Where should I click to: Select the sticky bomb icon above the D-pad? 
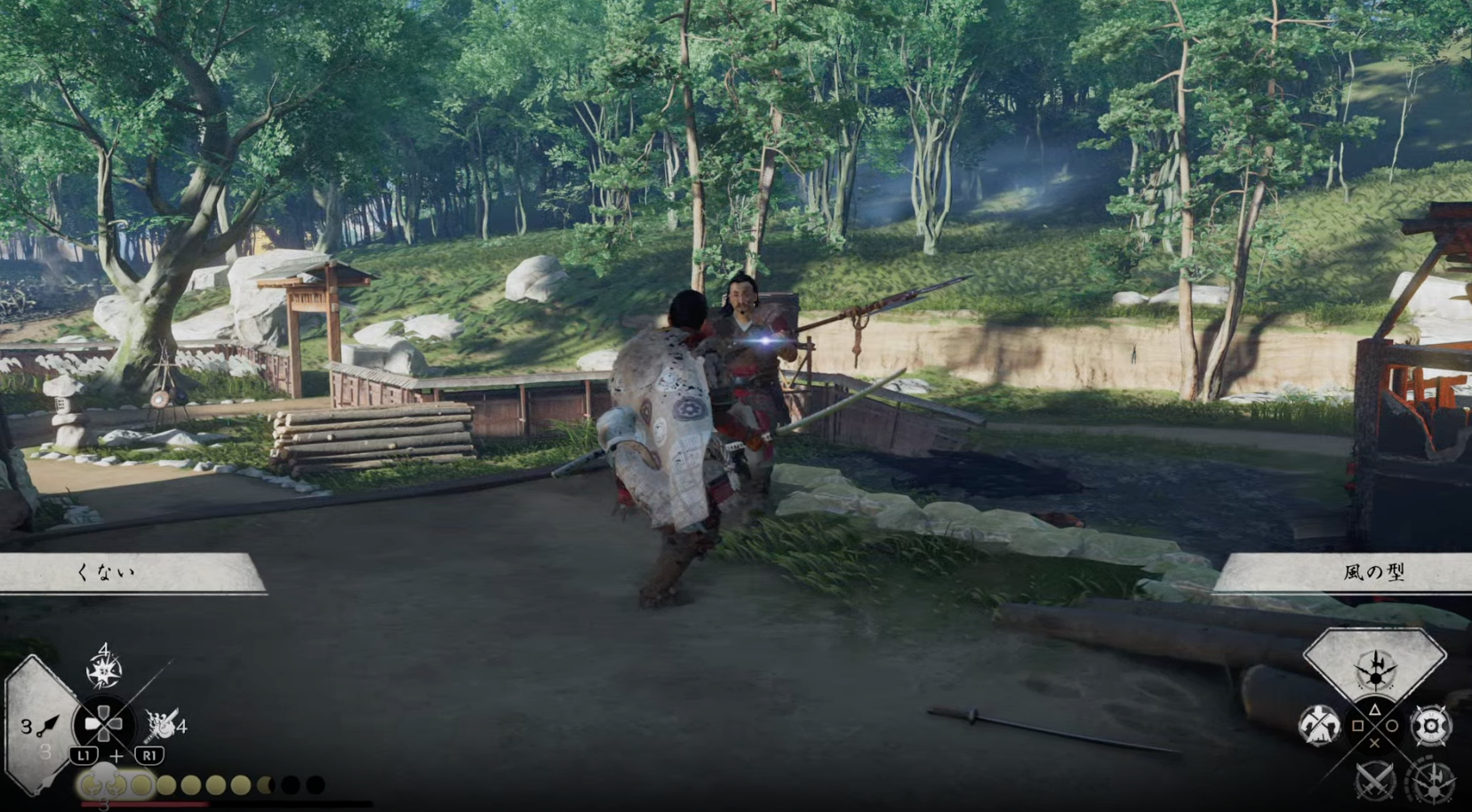click(104, 670)
